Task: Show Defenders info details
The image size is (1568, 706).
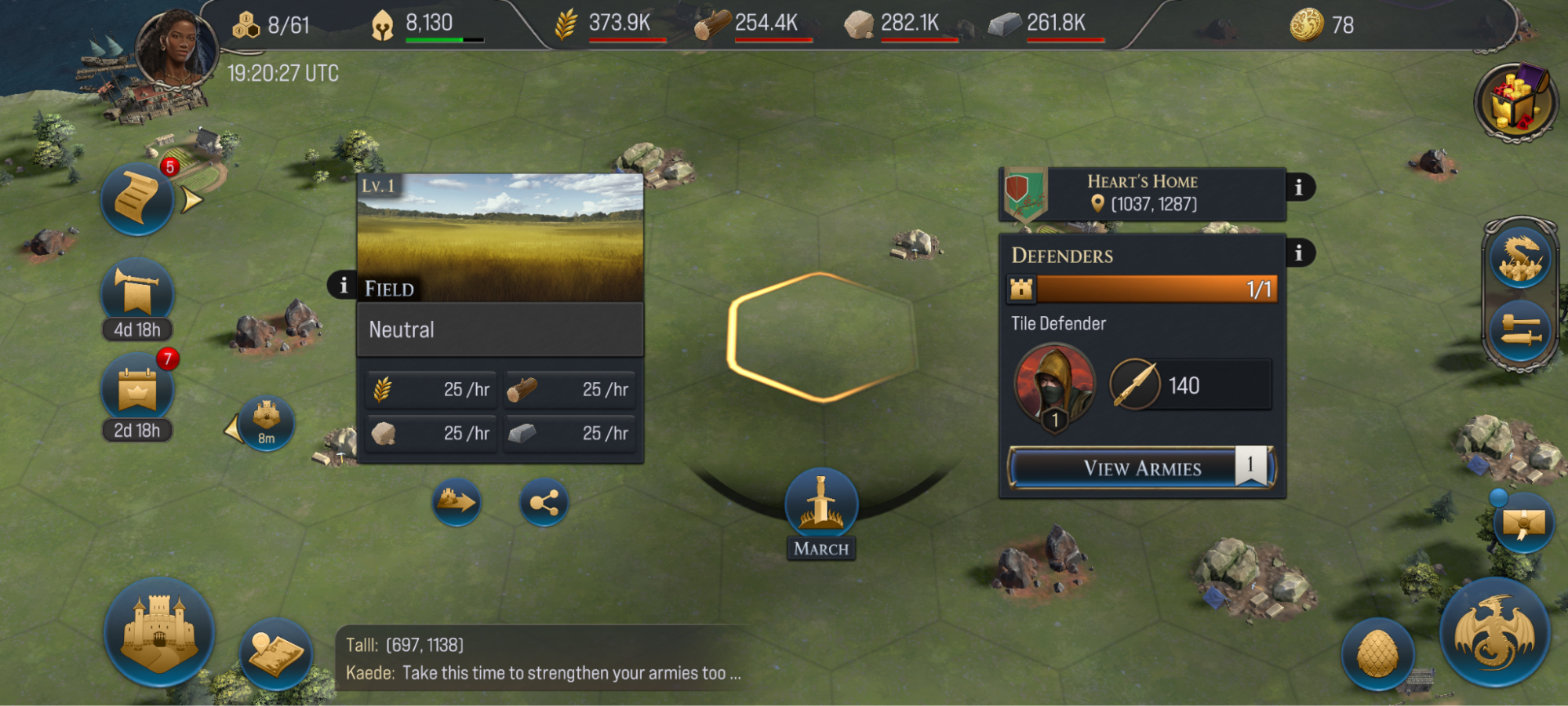Action: [x=1299, y=253]
